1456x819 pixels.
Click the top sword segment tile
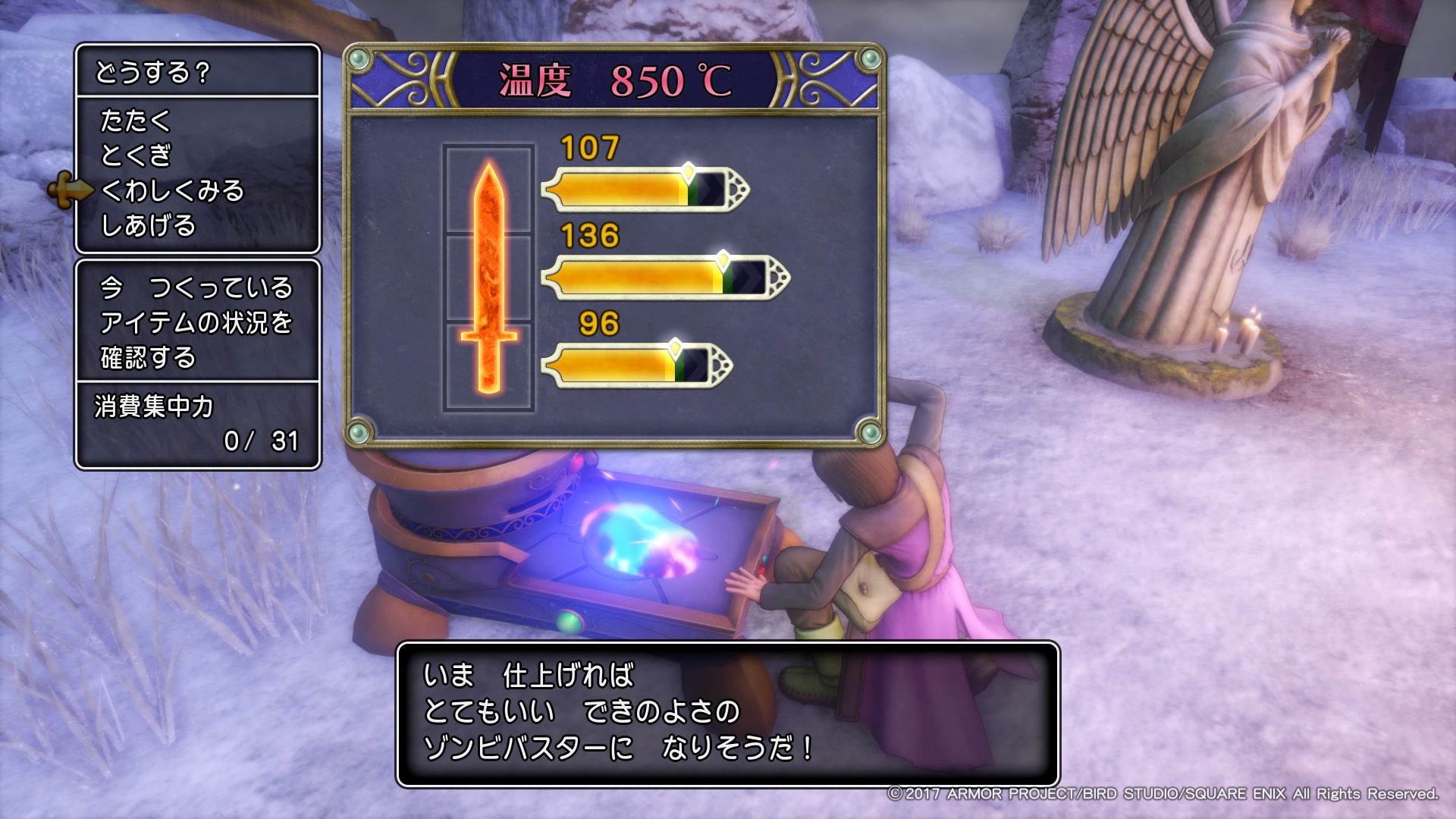[488, 190]
